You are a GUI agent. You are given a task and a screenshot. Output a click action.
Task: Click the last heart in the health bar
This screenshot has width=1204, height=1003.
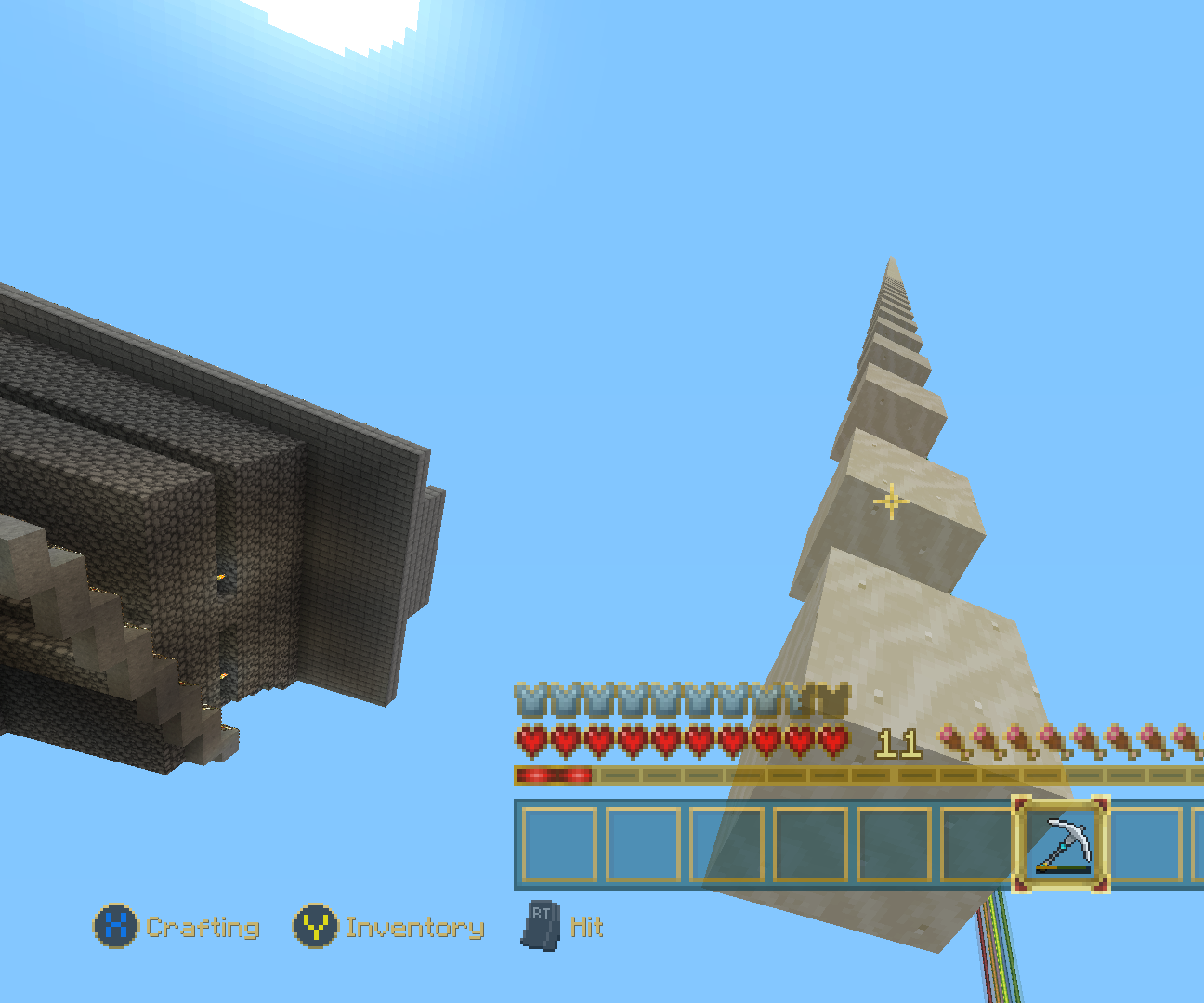tap(833, 739)
